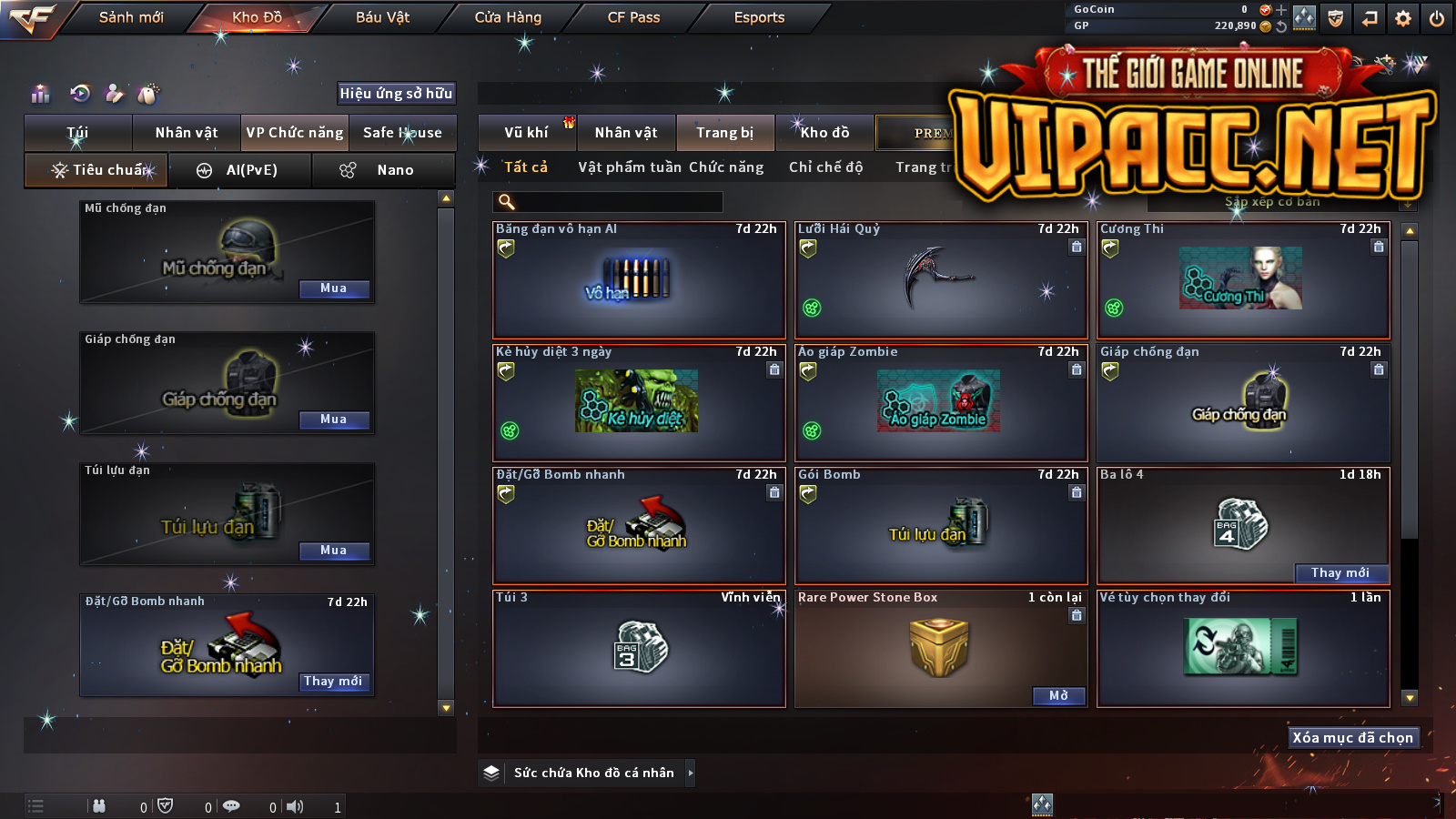The width and height of the screenshot is (1456, 819).
Task: Open the Sảnh mới lobby menu
Action: click(x=131, y=17)
